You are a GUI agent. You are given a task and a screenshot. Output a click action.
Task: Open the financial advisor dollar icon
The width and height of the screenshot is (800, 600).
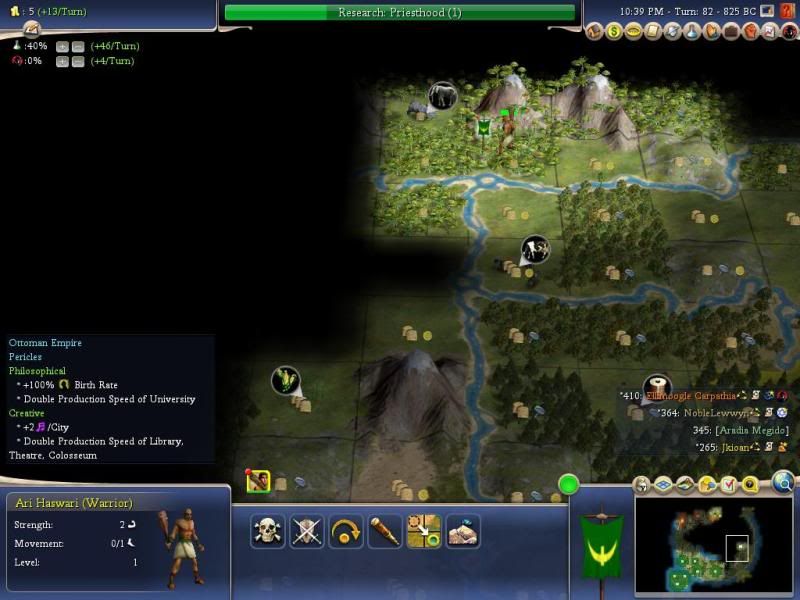[615, 32]
